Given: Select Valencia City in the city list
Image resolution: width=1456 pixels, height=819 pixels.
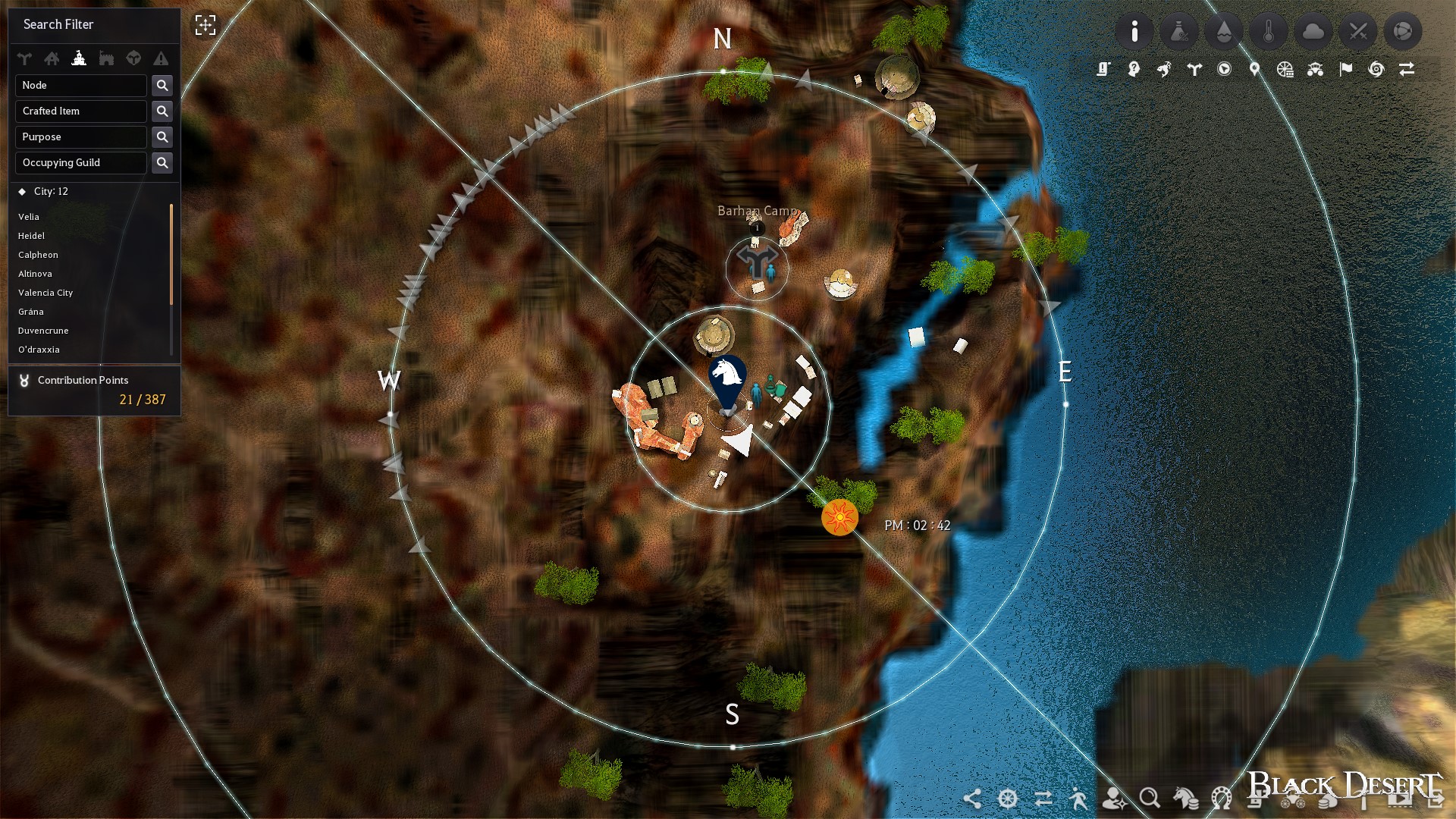Looking at the screenshot, I should pyautogui.click(x=46, y=293).
